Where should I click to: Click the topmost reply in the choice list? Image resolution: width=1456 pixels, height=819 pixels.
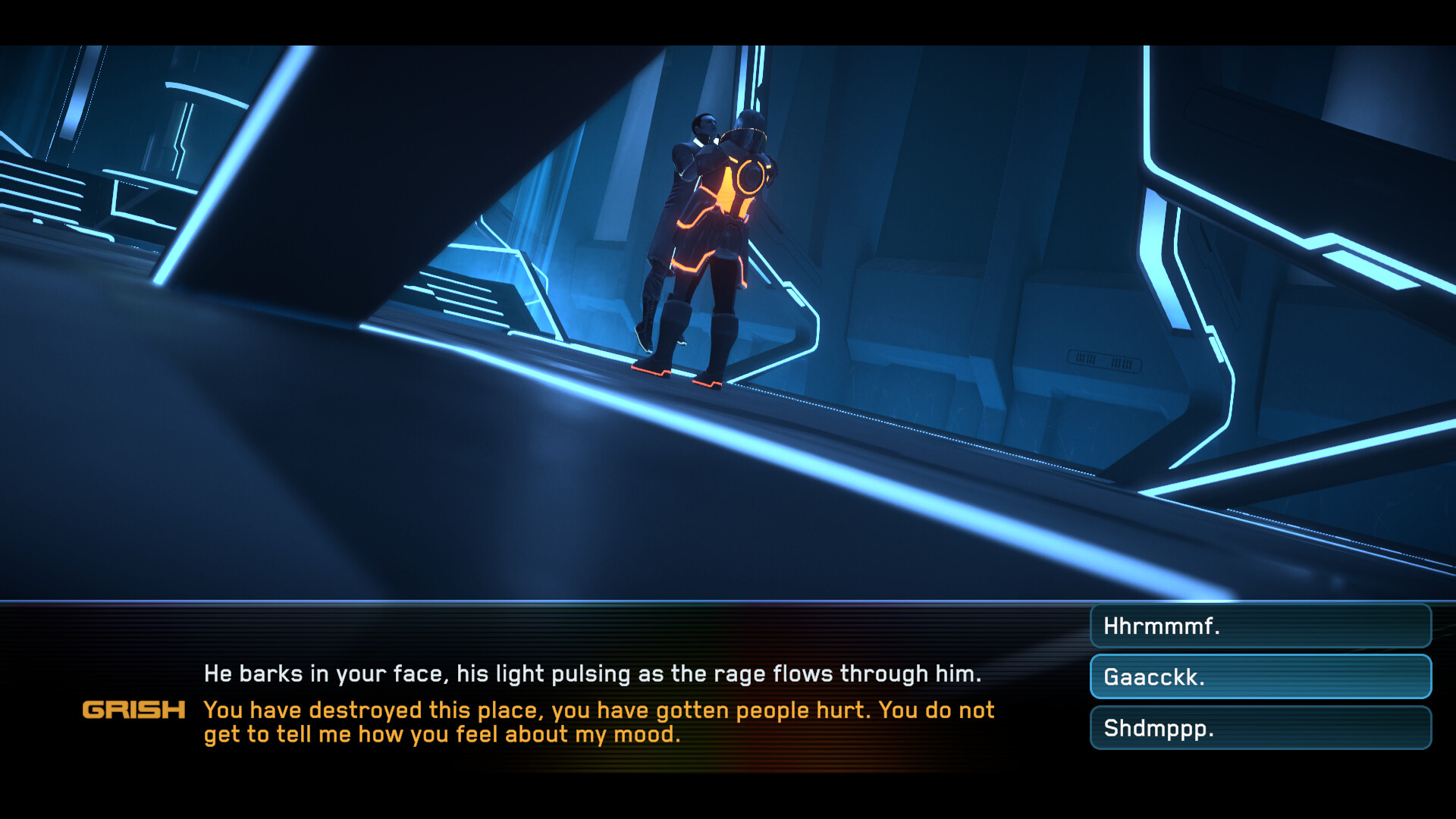[x=1259, y=626]
